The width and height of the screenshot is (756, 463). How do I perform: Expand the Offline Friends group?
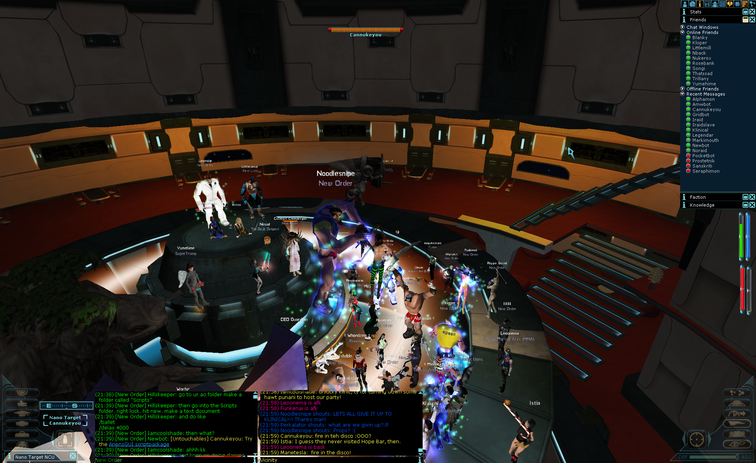tap(685, 89)
